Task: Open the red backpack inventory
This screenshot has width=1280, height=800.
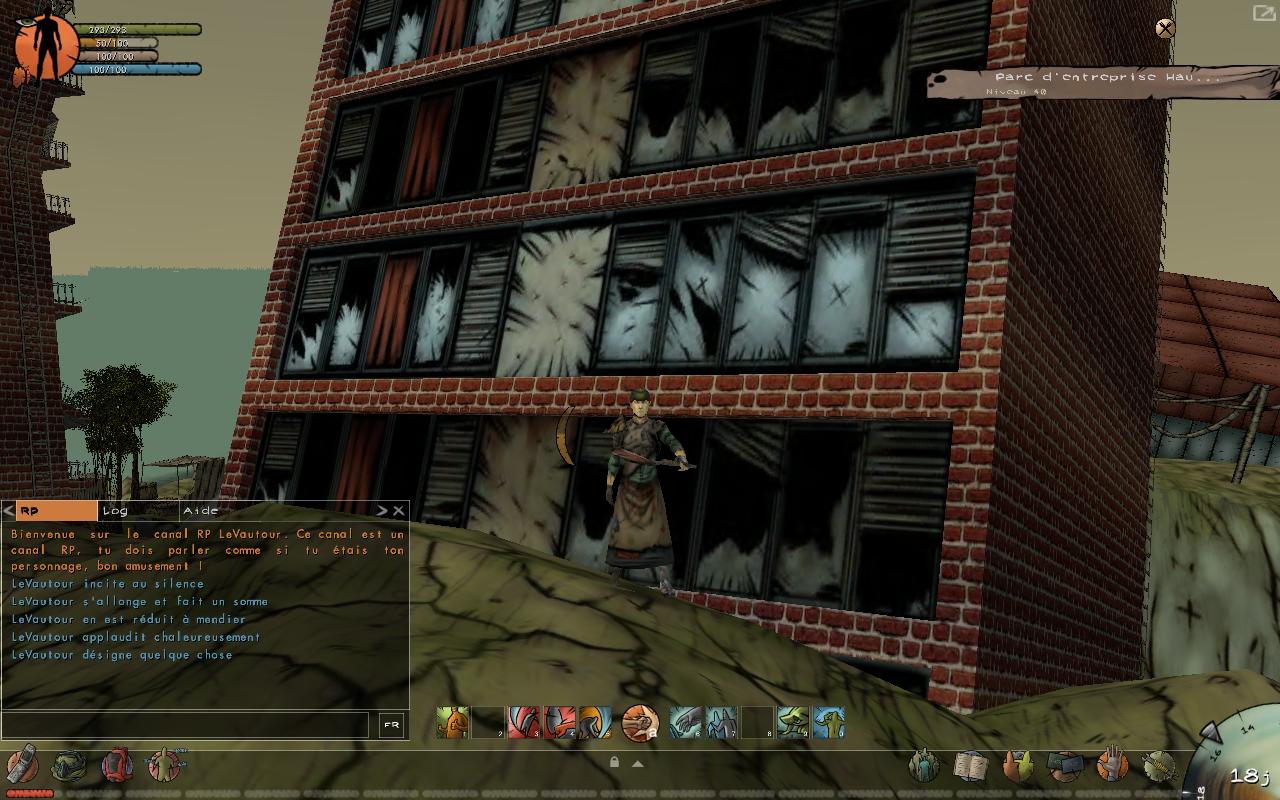Action: [117, 766]
